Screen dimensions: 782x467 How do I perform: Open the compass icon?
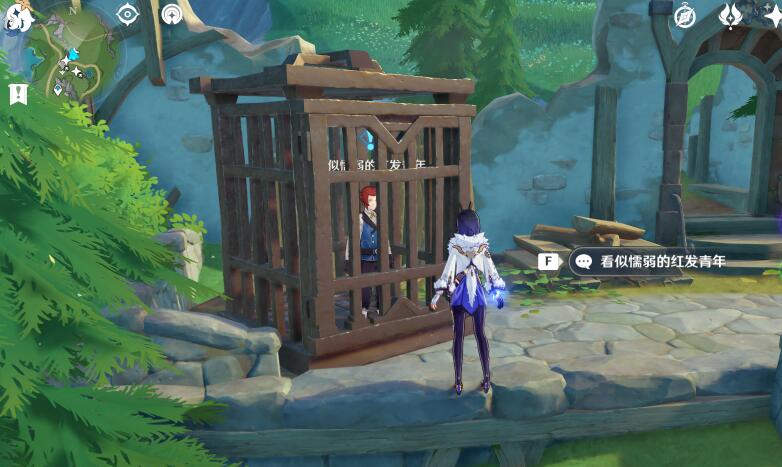click(x=685, y=15)
